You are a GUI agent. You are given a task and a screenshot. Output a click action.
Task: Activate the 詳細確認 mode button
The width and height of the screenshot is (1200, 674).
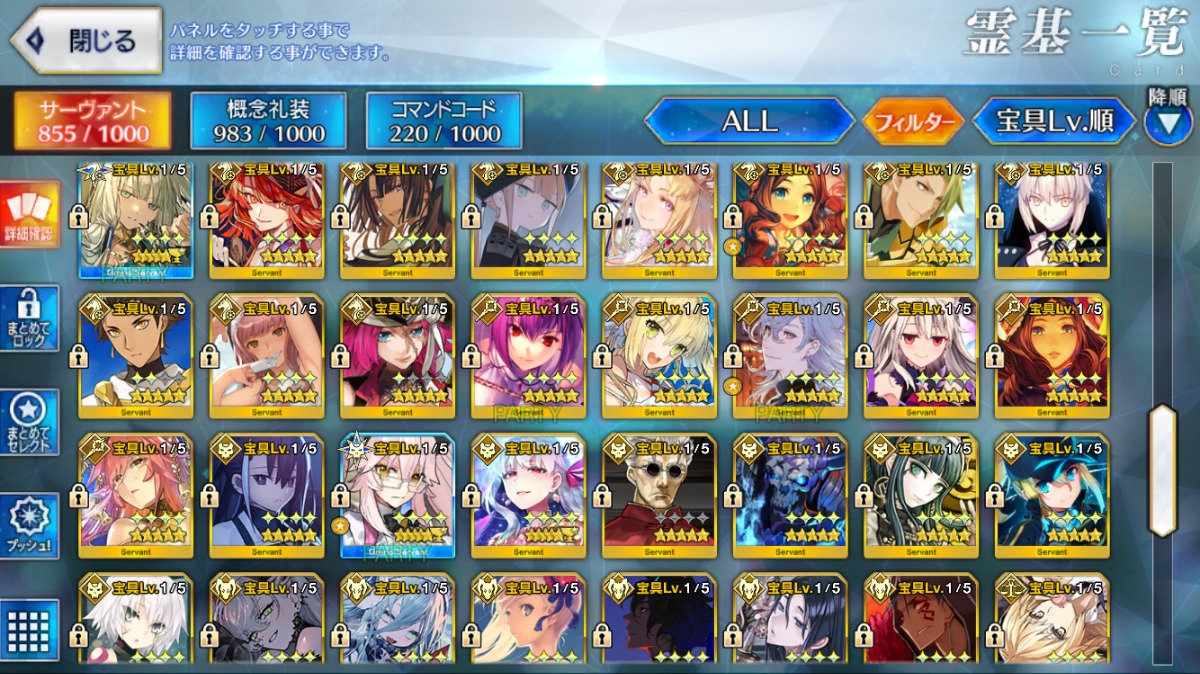(x=30, y=215)
